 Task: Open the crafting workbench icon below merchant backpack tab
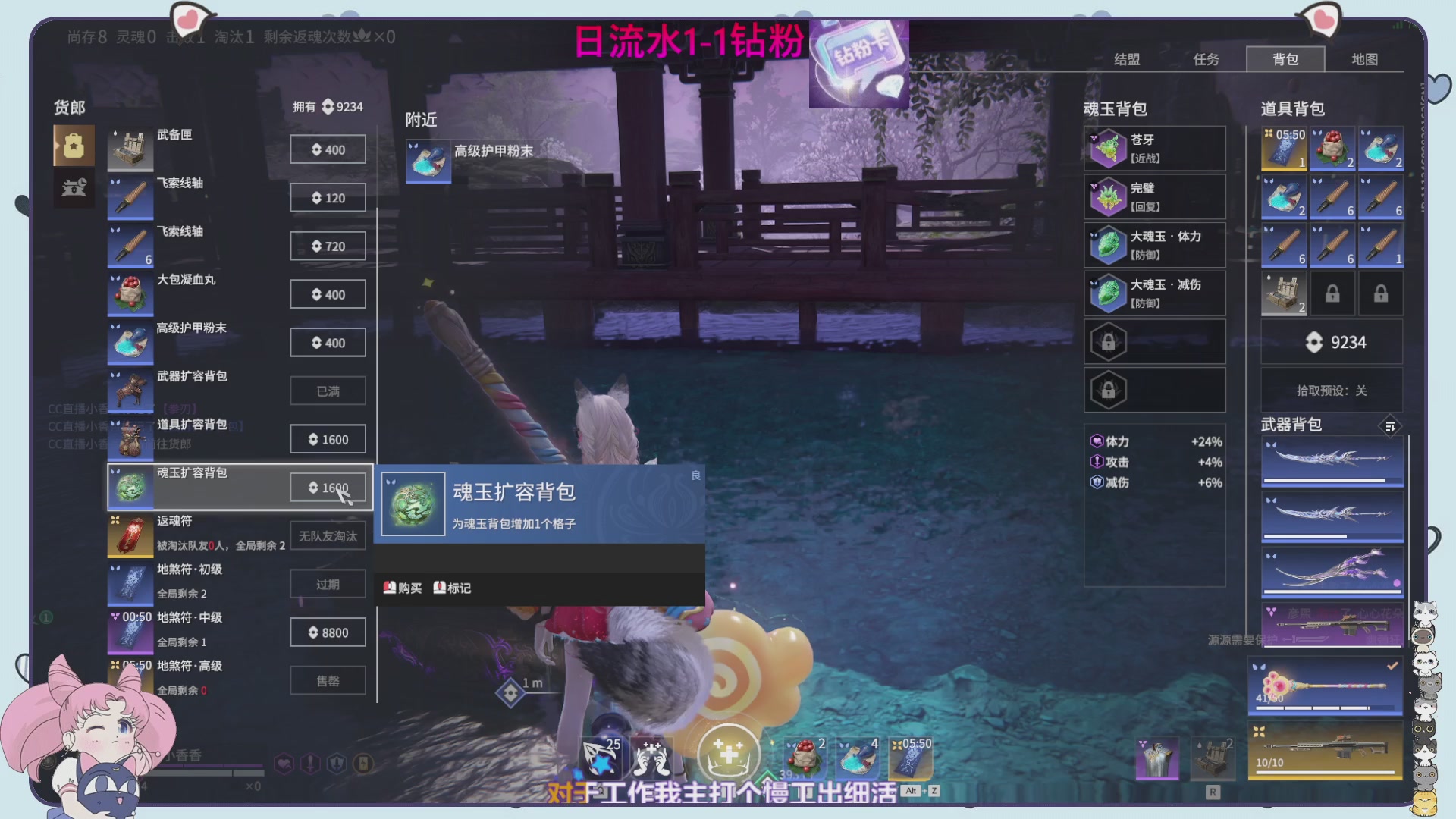(73, 187)
